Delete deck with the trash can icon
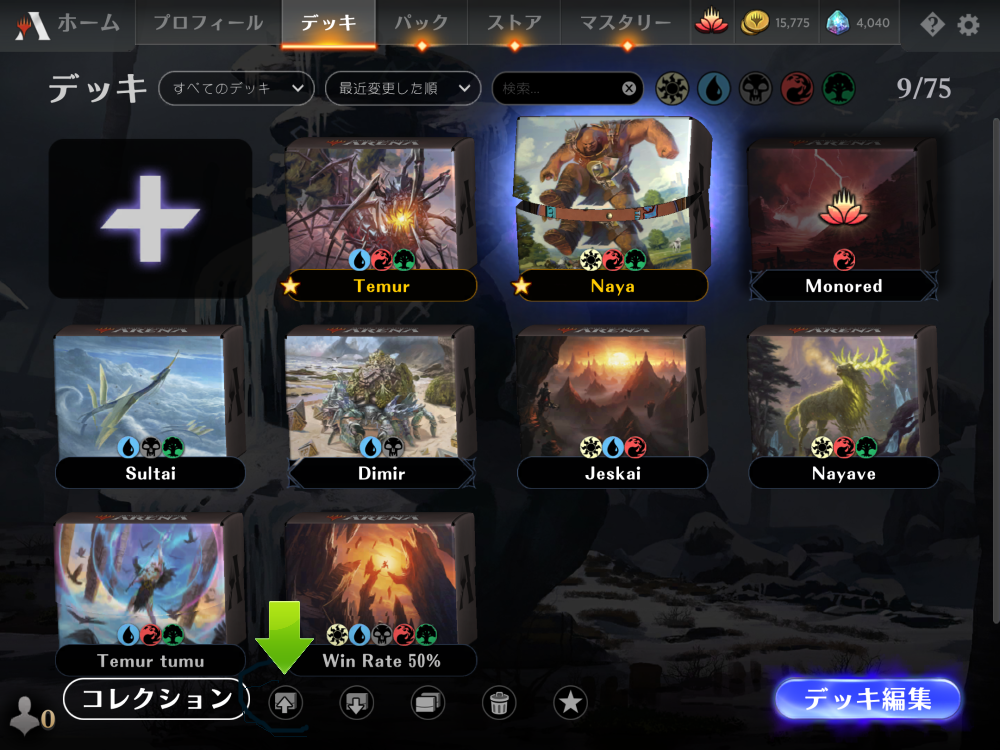1000x750 pixels. pyautogui.click(x=499, y=702)
